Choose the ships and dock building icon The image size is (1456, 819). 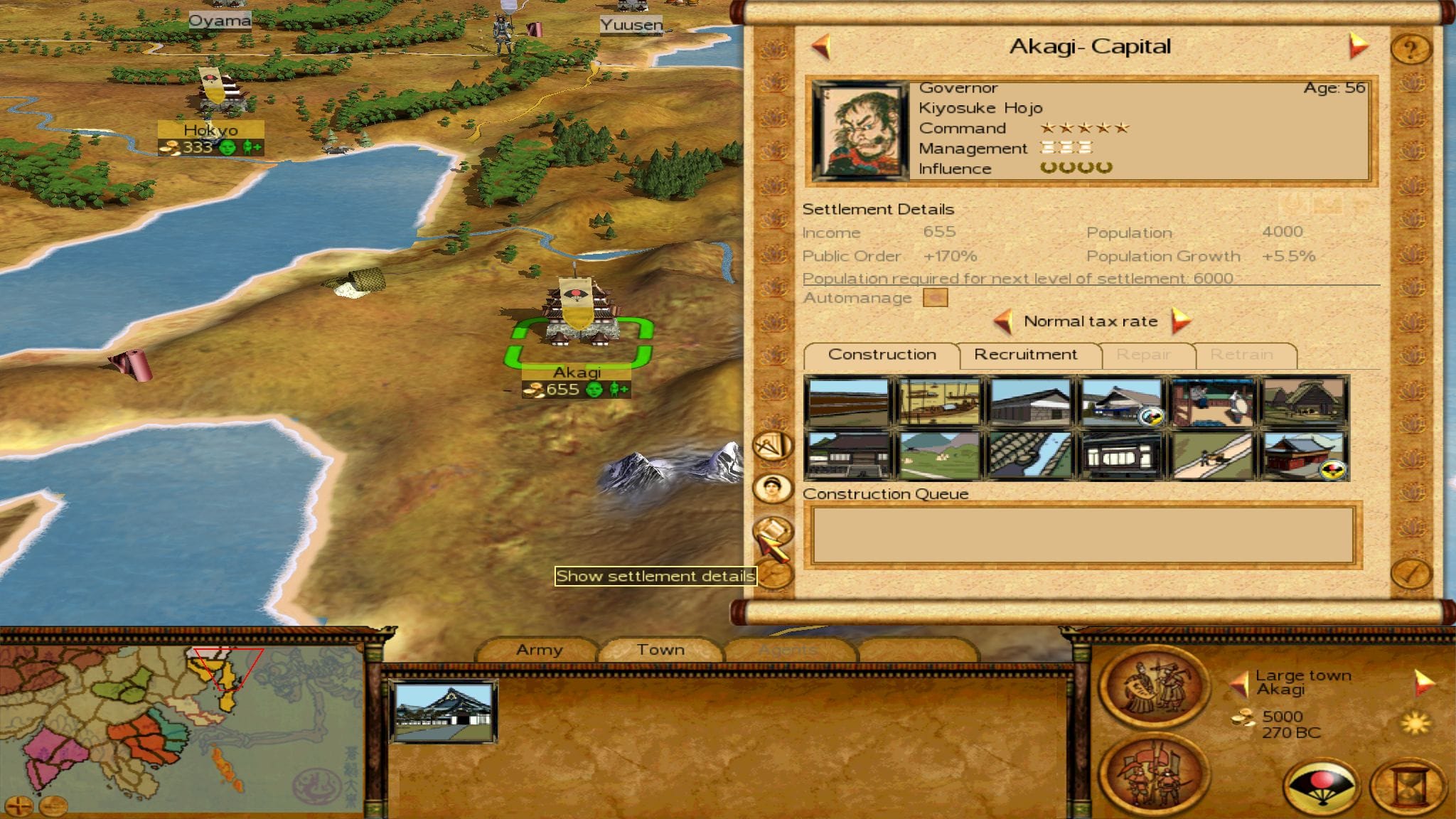click(x=938, y=402)
